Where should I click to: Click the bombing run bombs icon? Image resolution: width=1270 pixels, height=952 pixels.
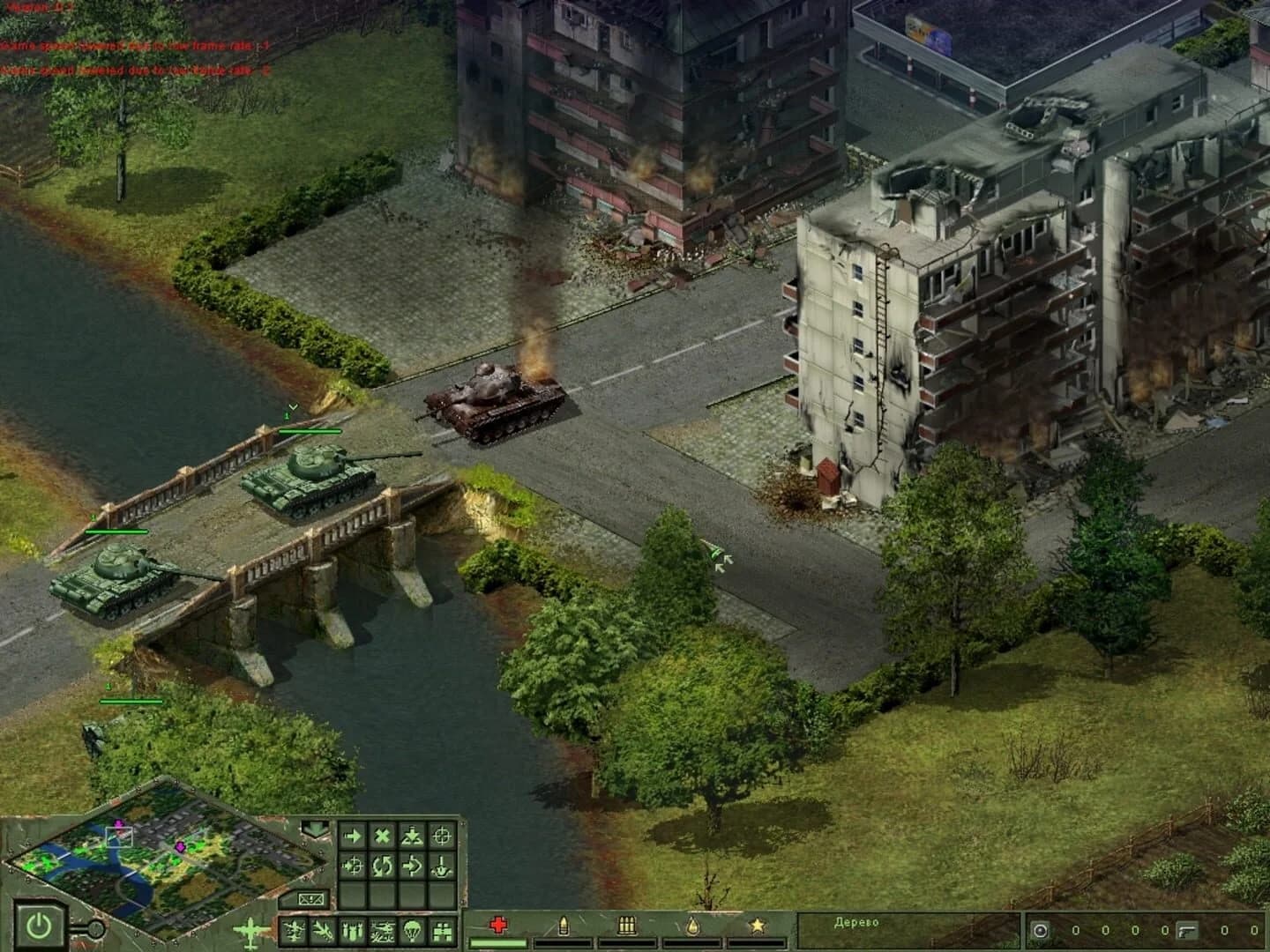click(352, 930)
